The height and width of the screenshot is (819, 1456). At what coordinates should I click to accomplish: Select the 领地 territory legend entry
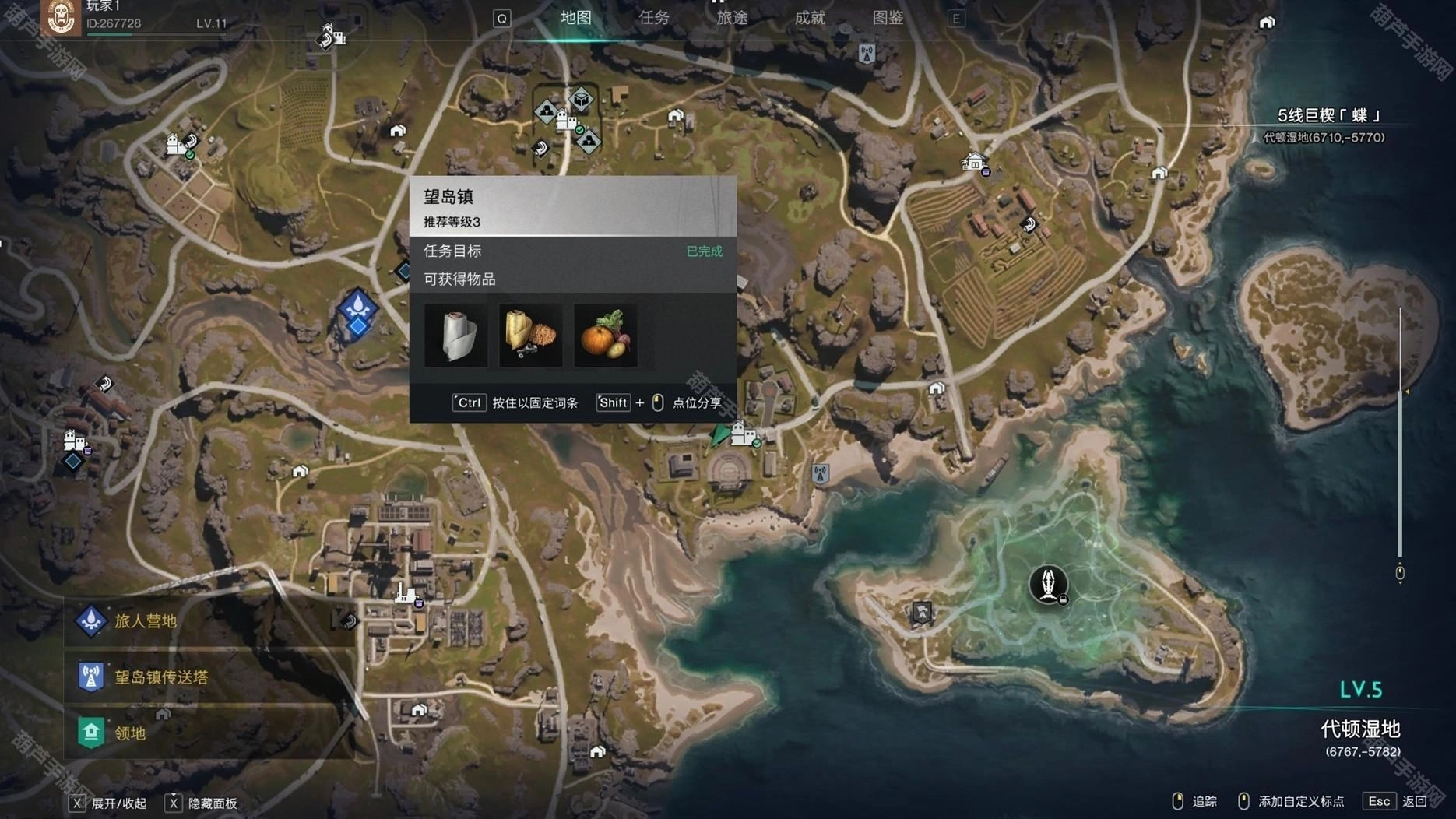click(129, 733)
